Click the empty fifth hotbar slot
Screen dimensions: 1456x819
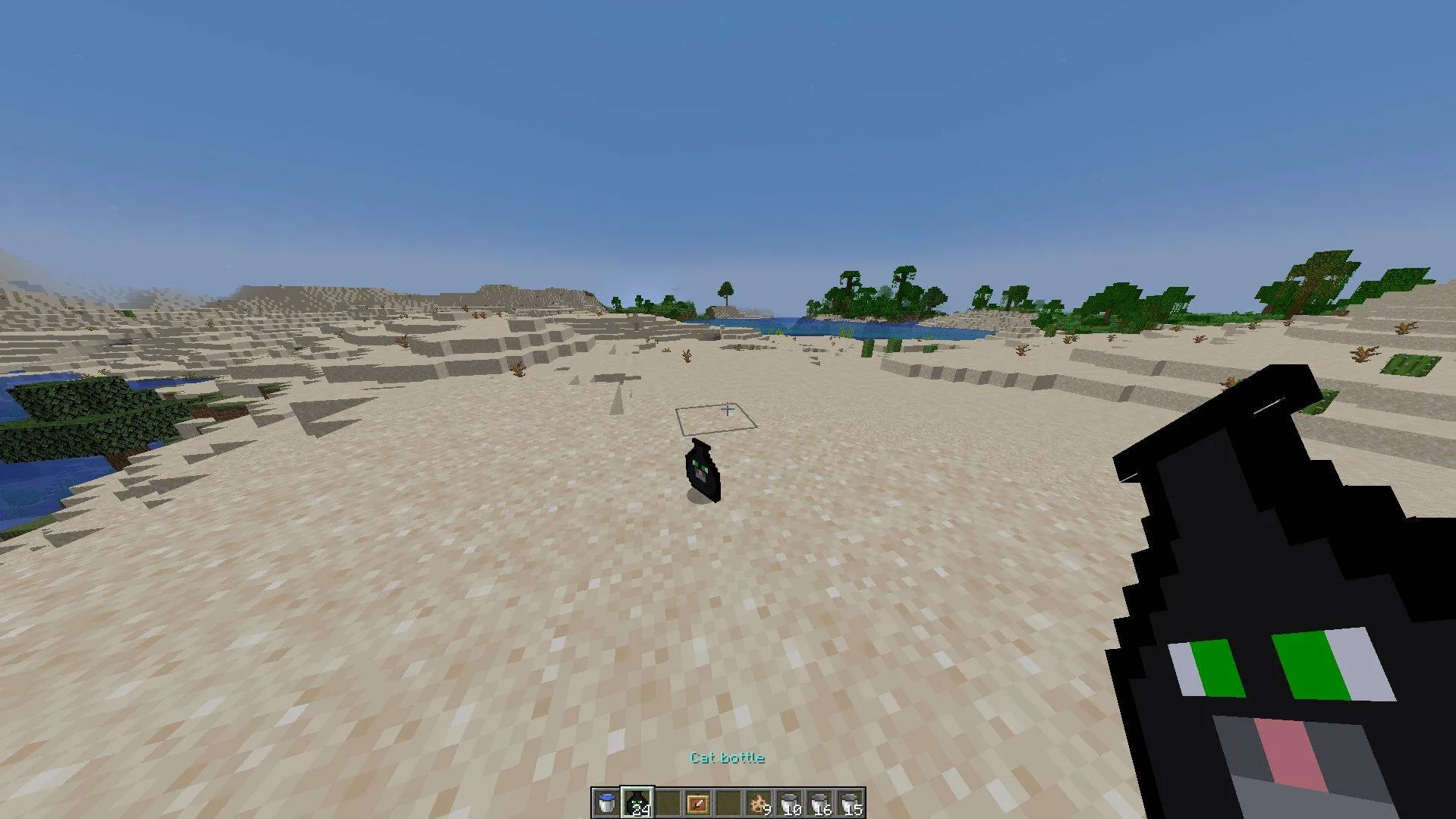point(728,802)
